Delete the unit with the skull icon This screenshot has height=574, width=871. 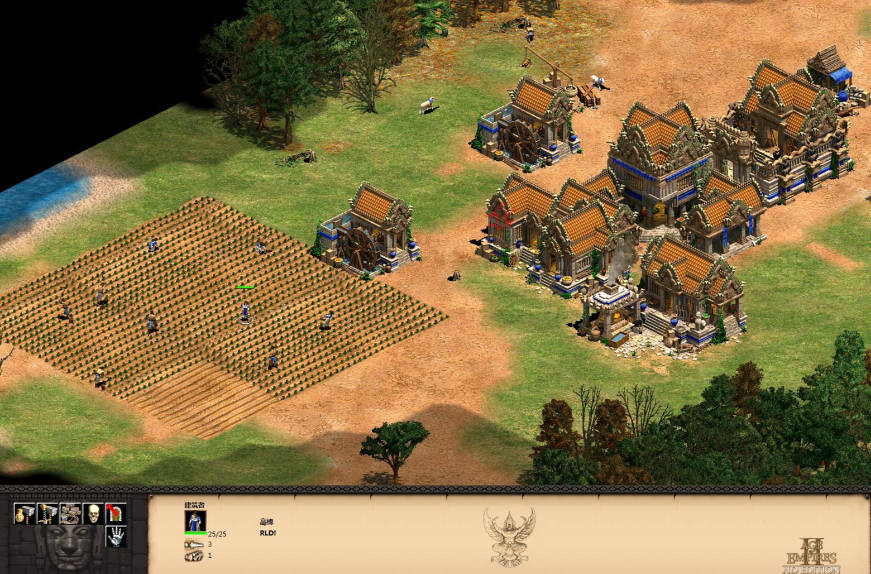click(x=93, y=514)
